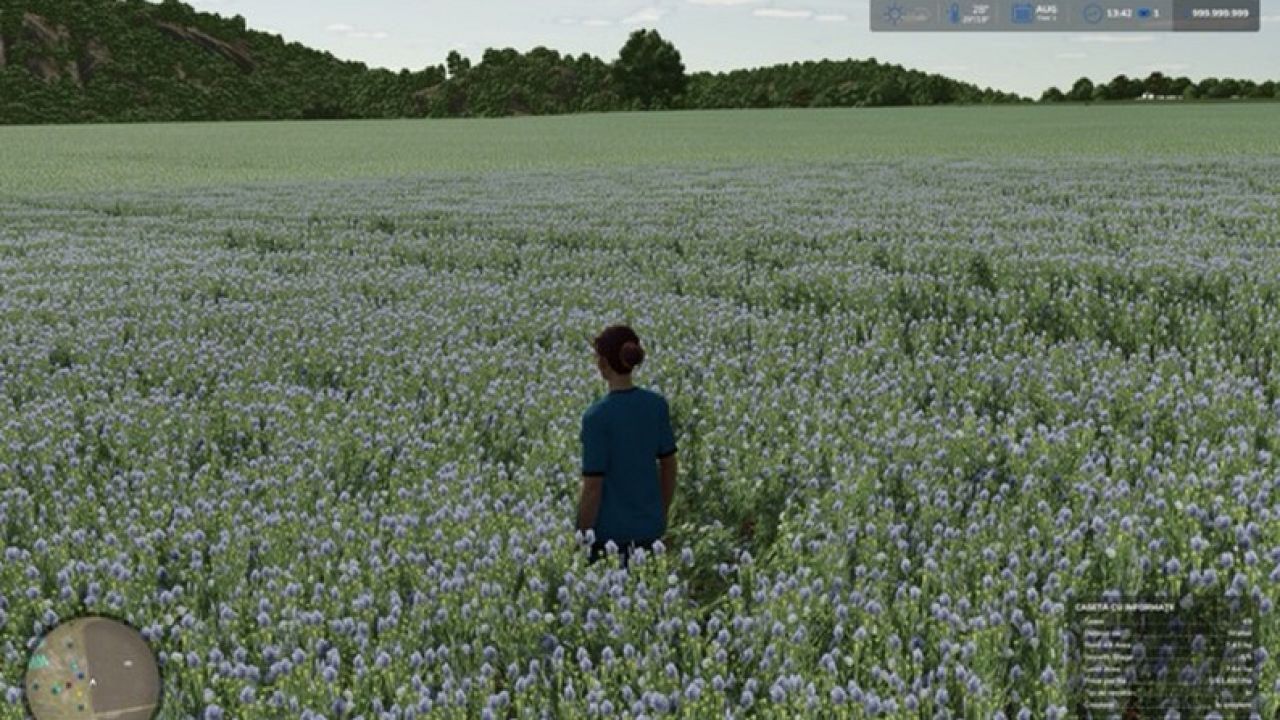Select the cloud forecast icon next to the sun
The image size is (1280, 720).
tap(918, 15)
